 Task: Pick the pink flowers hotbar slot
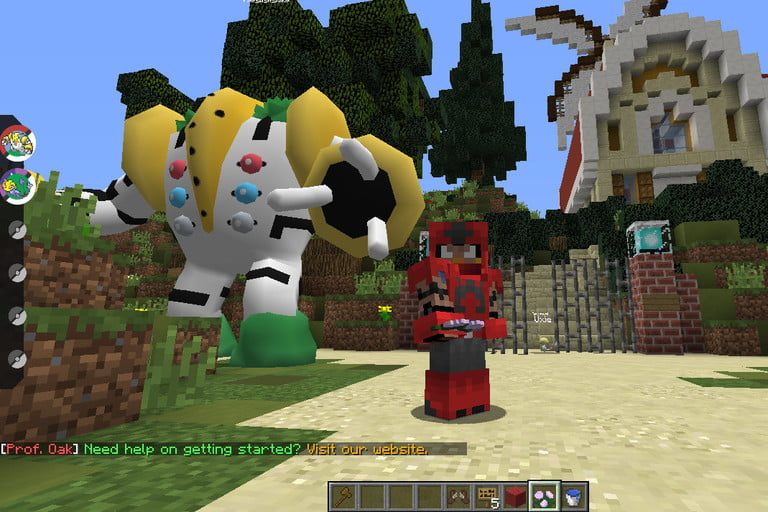[545, 495]
